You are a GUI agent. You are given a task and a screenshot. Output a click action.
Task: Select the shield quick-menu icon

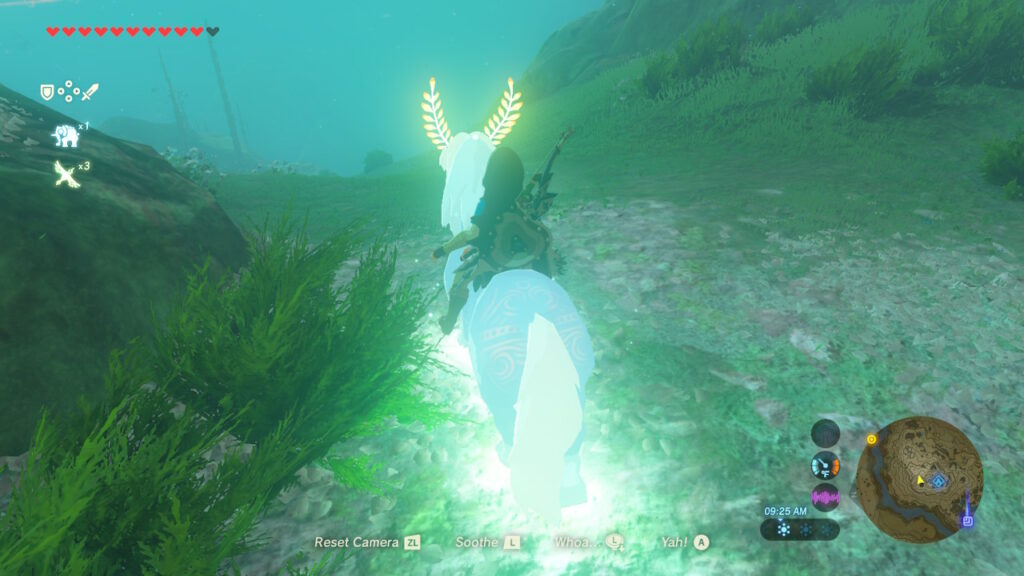point(47,92)
